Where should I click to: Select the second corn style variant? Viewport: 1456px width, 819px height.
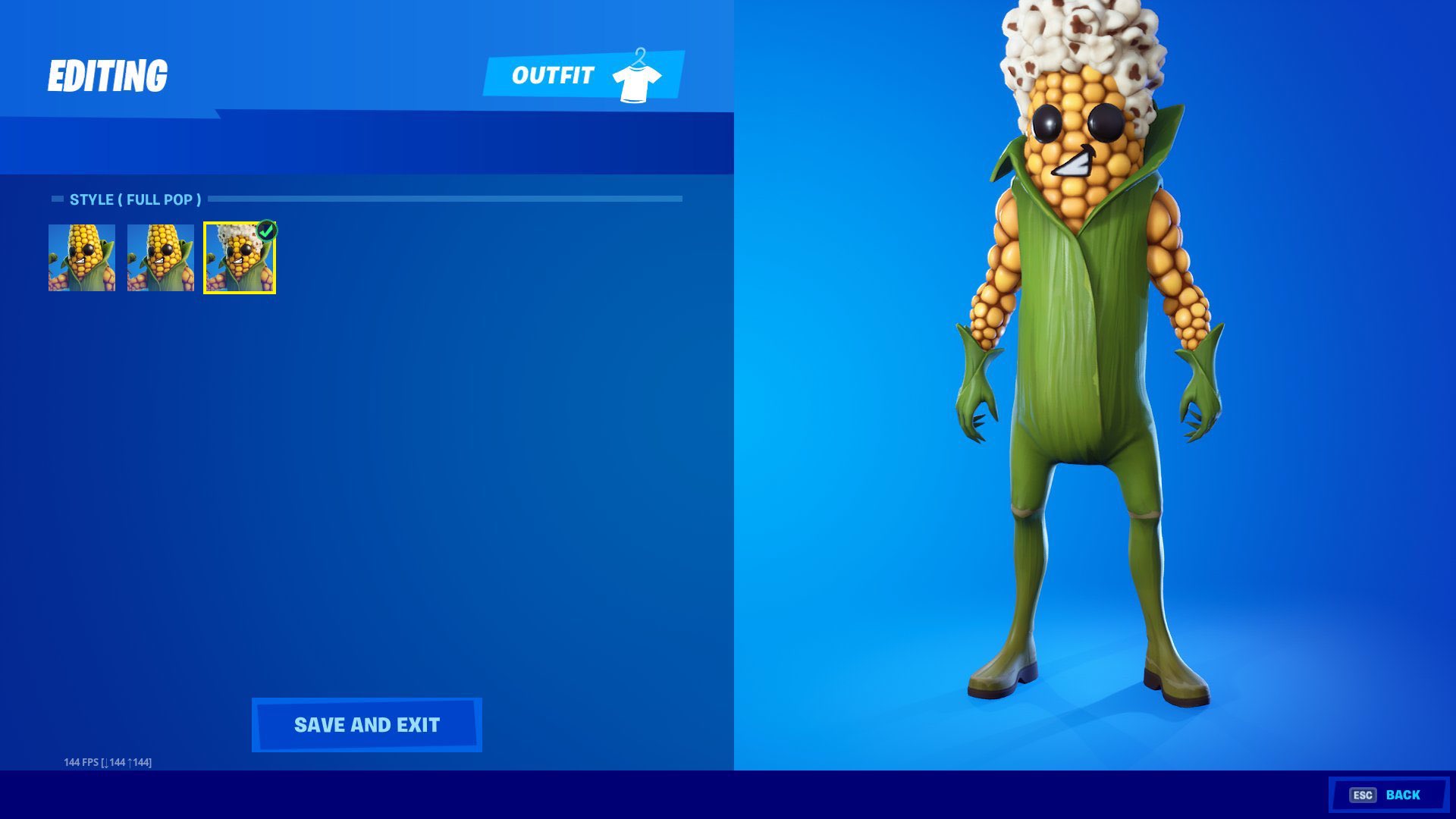[x=159, y=258]
